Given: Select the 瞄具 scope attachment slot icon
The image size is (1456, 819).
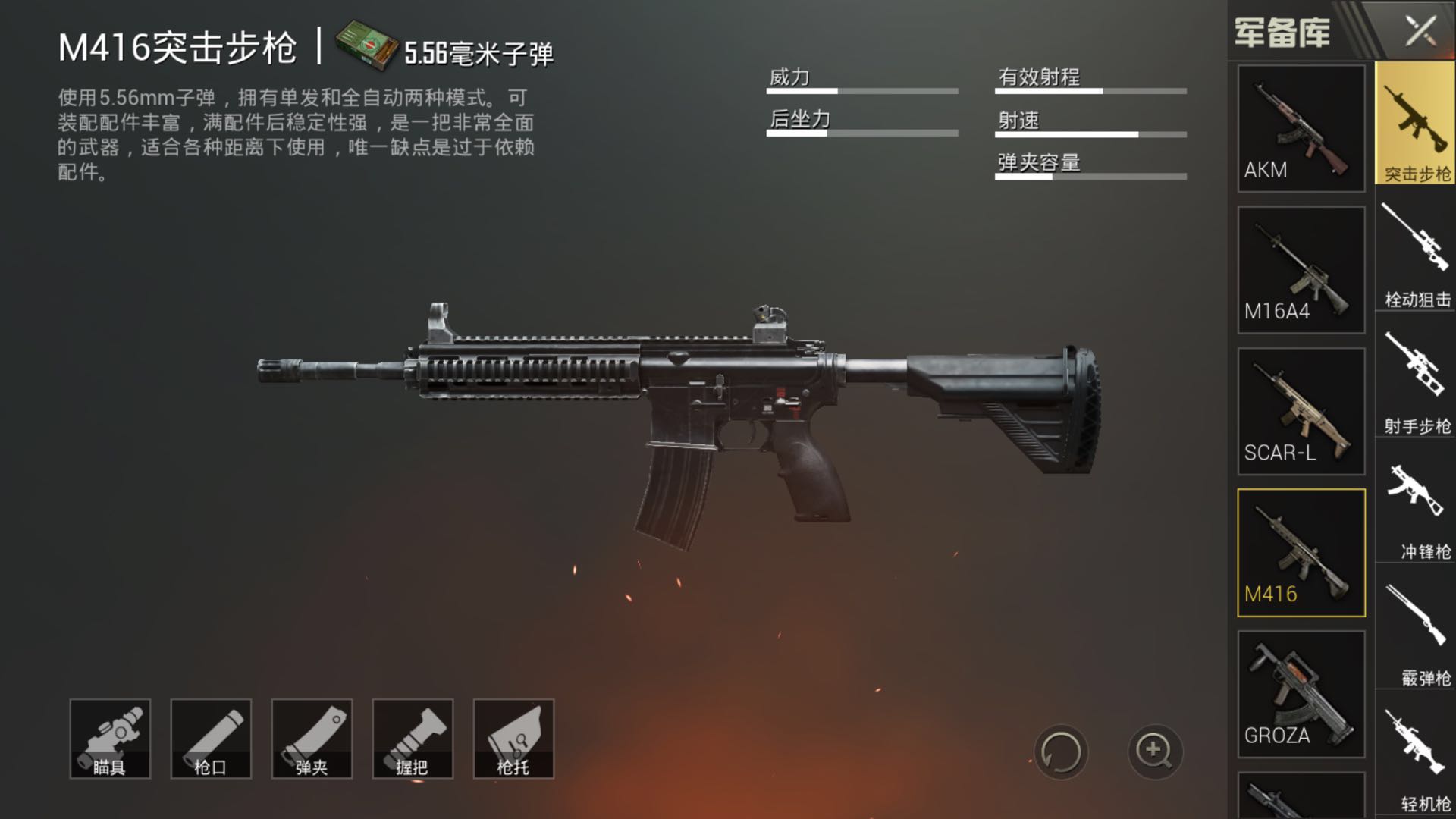Looking at the screenshot, I should pyautogui.click(x=109, y=738).
